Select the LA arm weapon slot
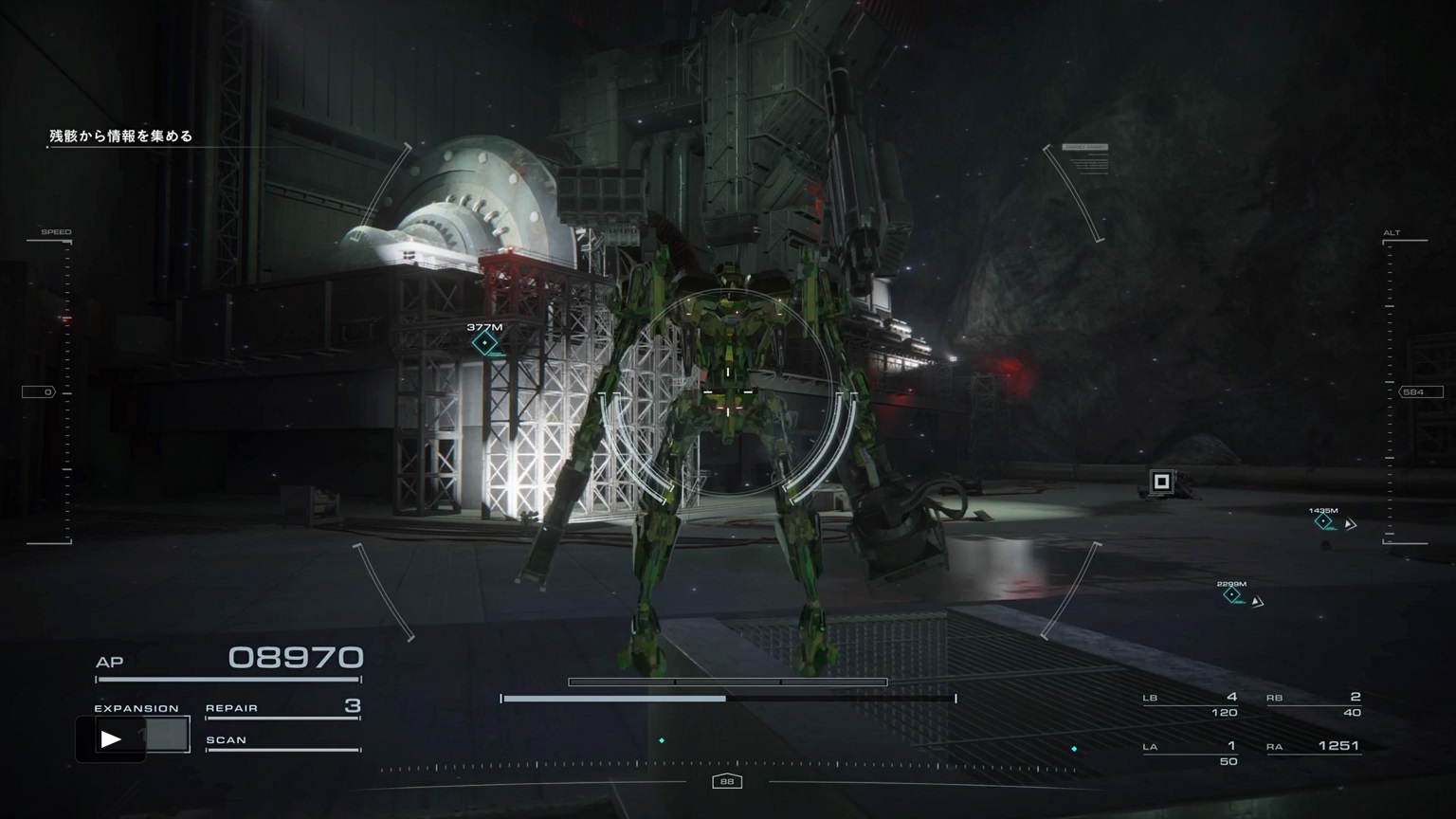The image size is (1456, 819). tap(1191, 753)
